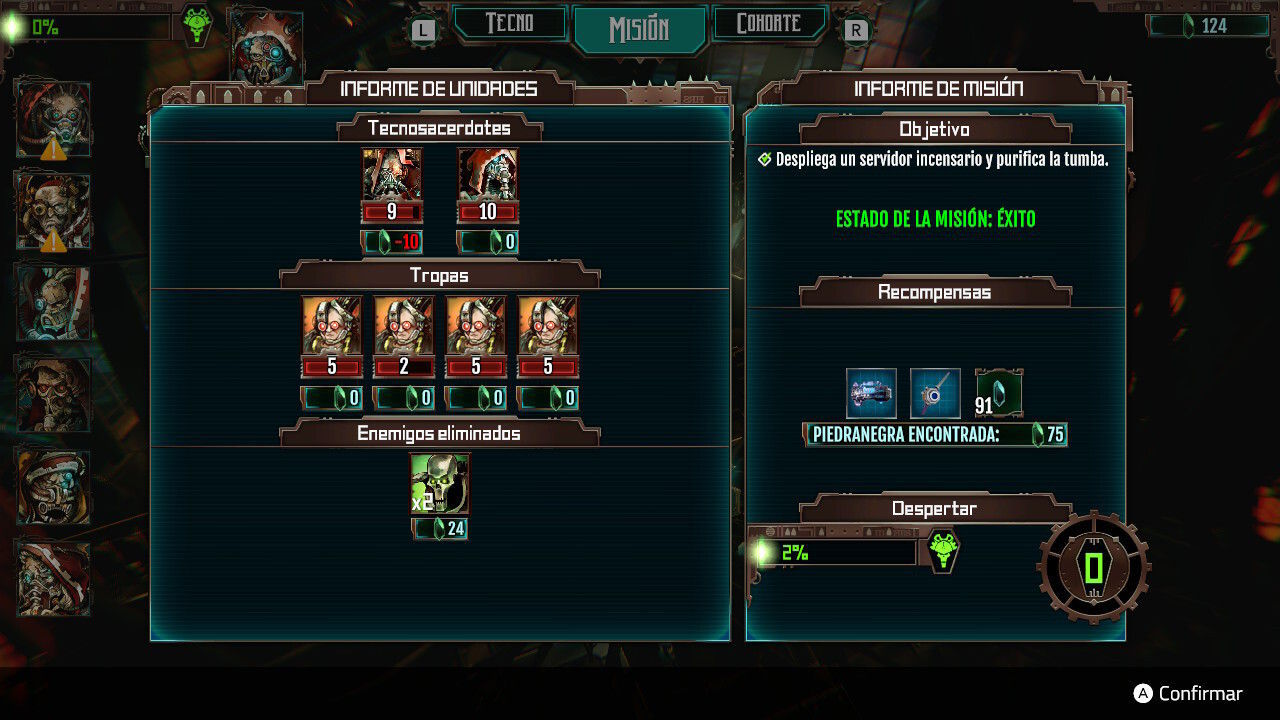Click the large cog wheel counter

[x=1094, y=568]
